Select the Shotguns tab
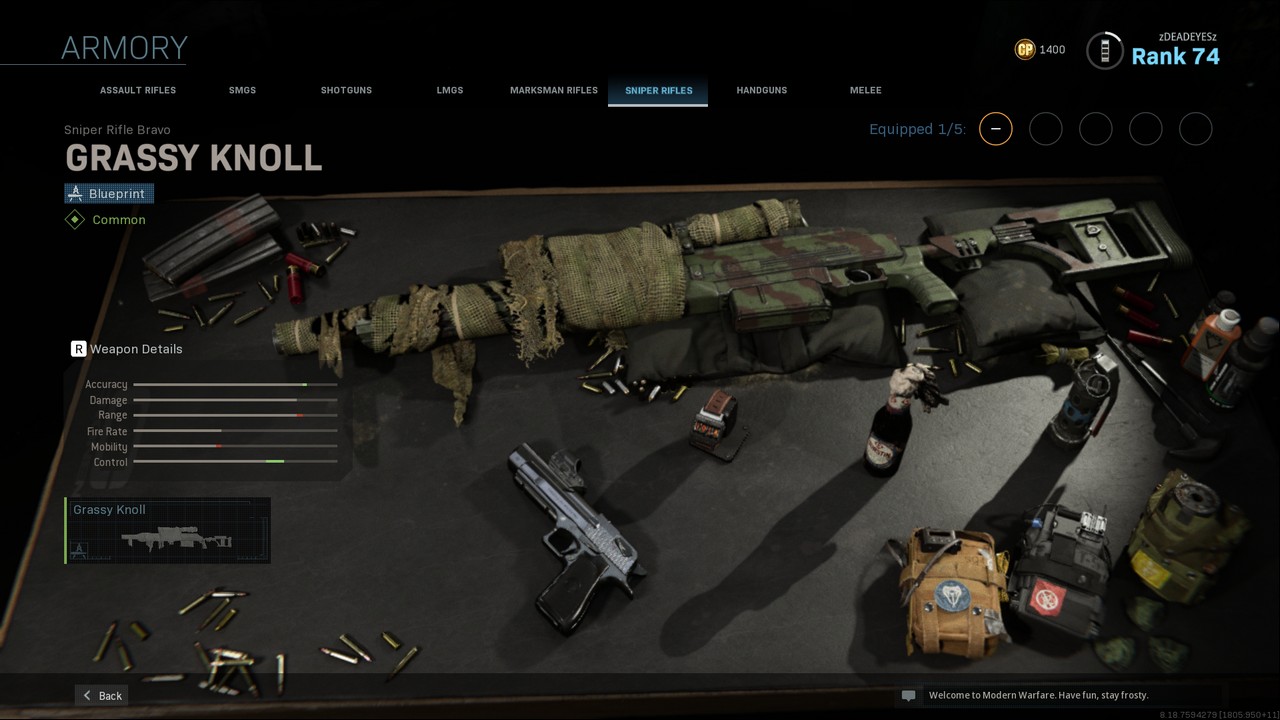 [346, 90]
